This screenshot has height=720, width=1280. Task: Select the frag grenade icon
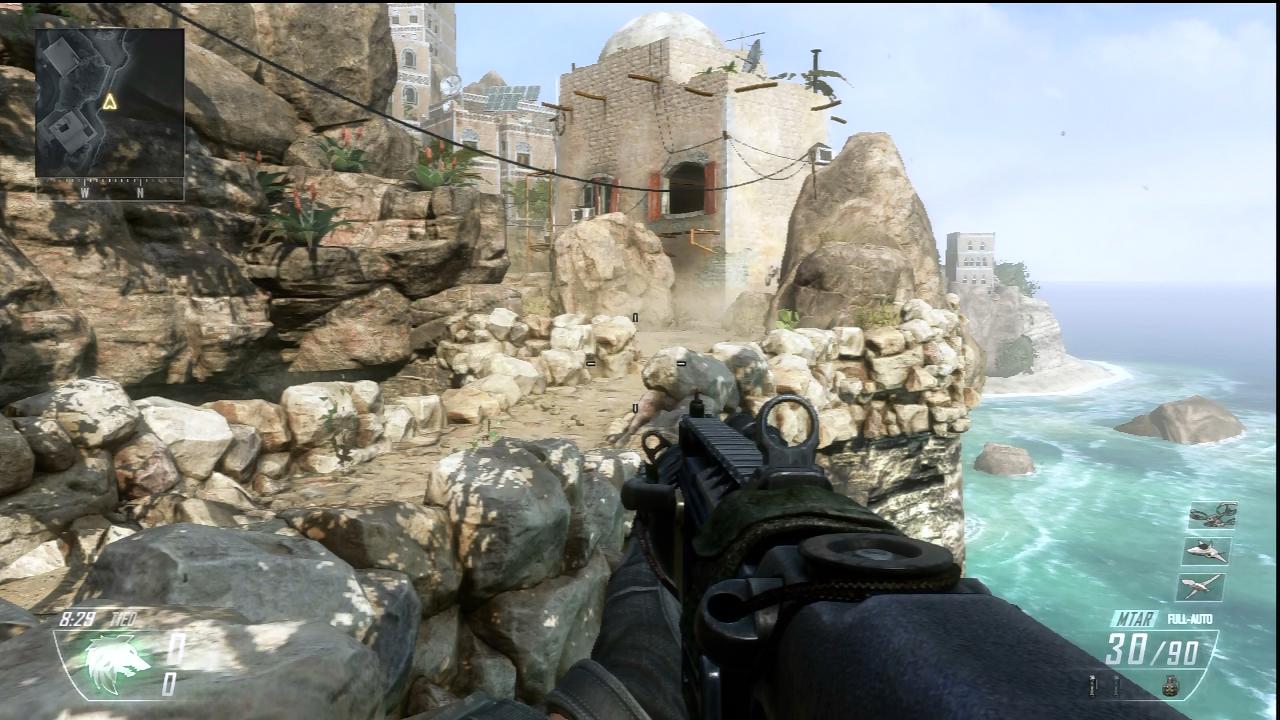tap(1170, 685)
